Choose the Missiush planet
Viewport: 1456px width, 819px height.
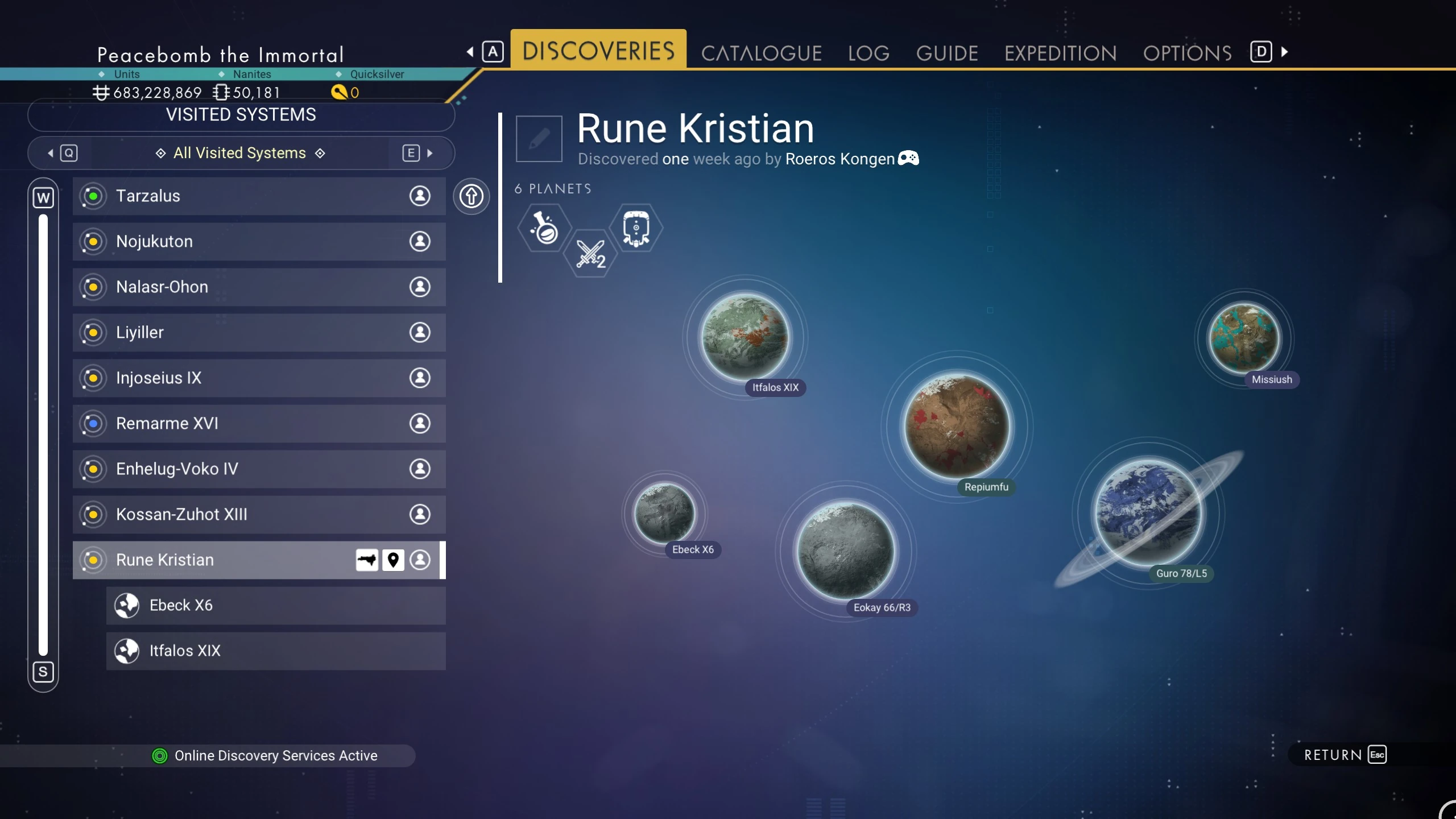coord(1244,338)
